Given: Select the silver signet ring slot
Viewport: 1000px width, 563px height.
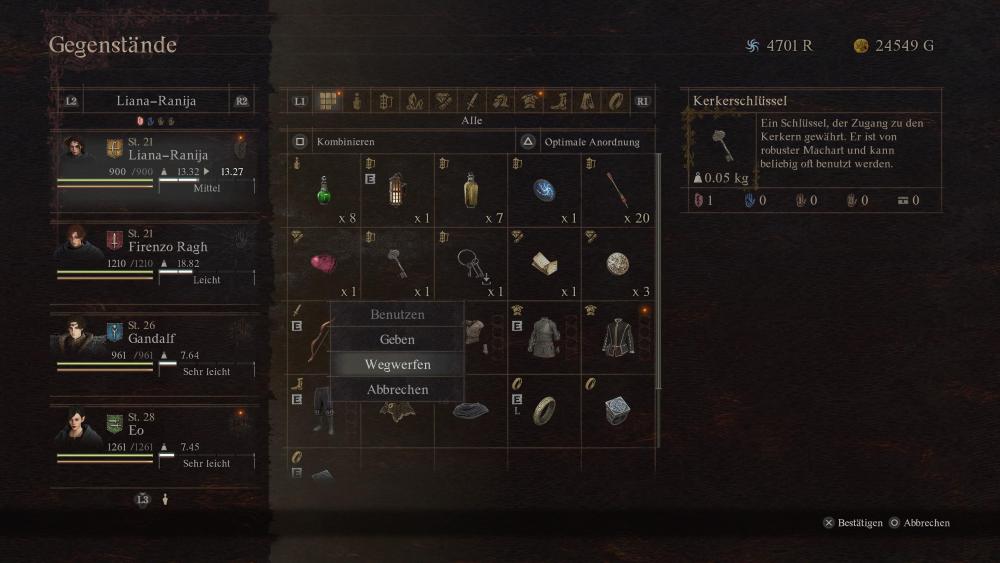Looking at the screenshot, I should coord(618,409).
